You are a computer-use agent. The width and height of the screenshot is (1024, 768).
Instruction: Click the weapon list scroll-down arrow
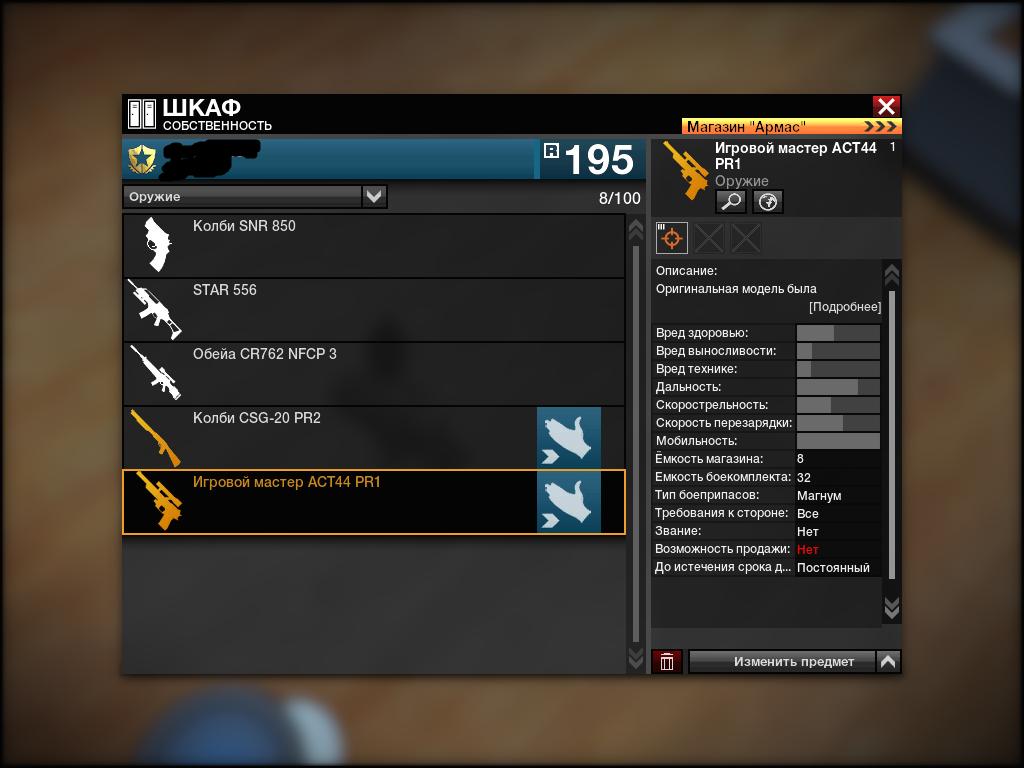[x=635, y=657]
